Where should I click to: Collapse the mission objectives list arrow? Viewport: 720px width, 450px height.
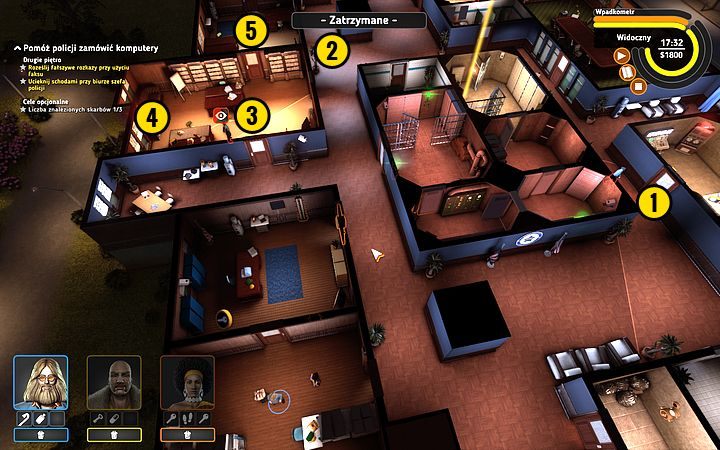(x=7, y=48)
